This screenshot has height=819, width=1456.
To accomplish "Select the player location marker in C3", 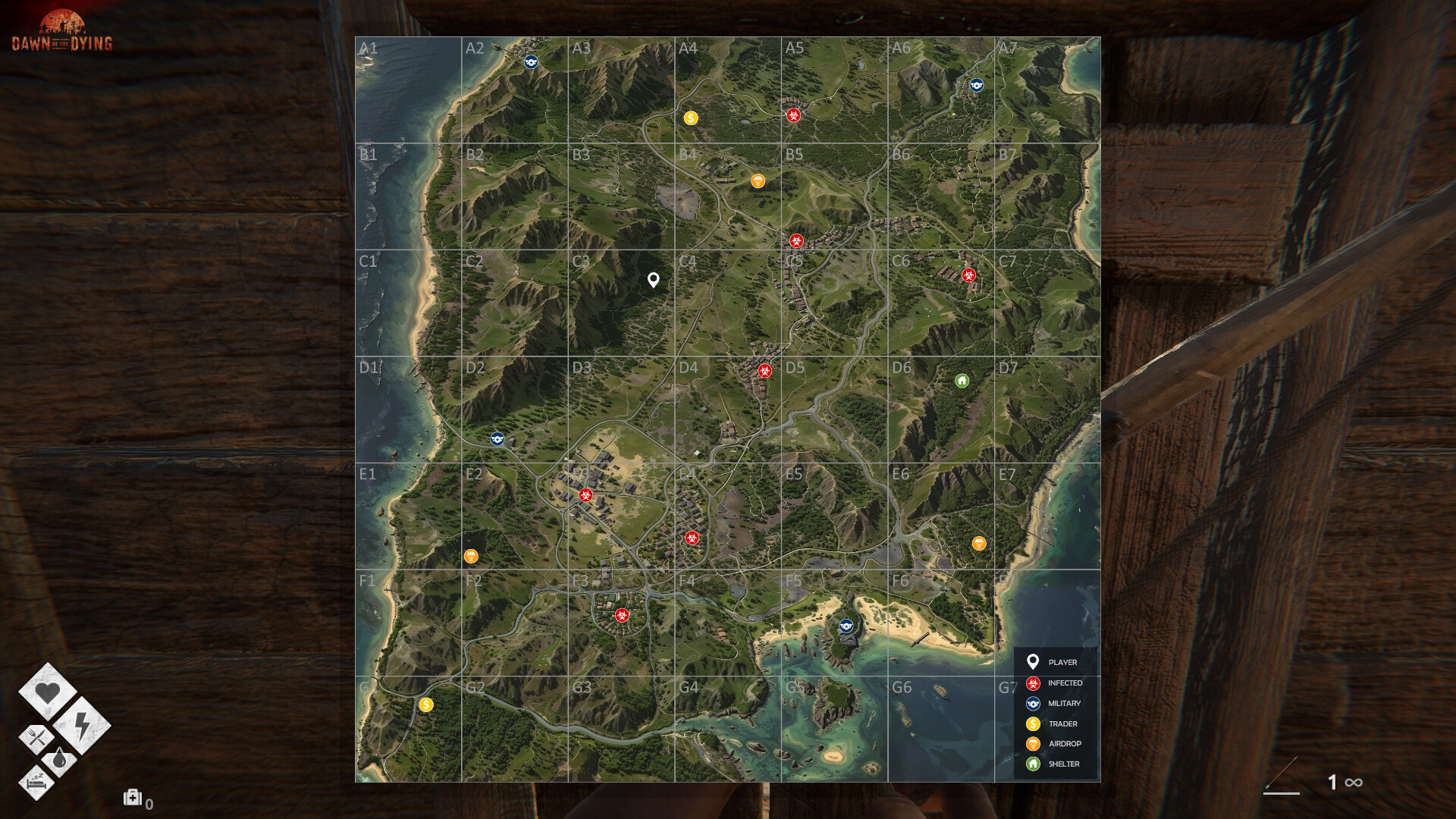I will point(653,281).
